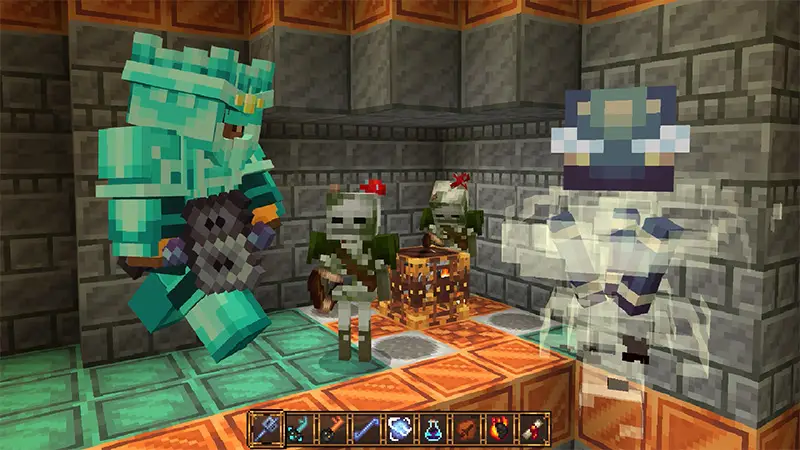Pick the blue breeze rod slot
800x450 pixels.
tap(367, 429)
